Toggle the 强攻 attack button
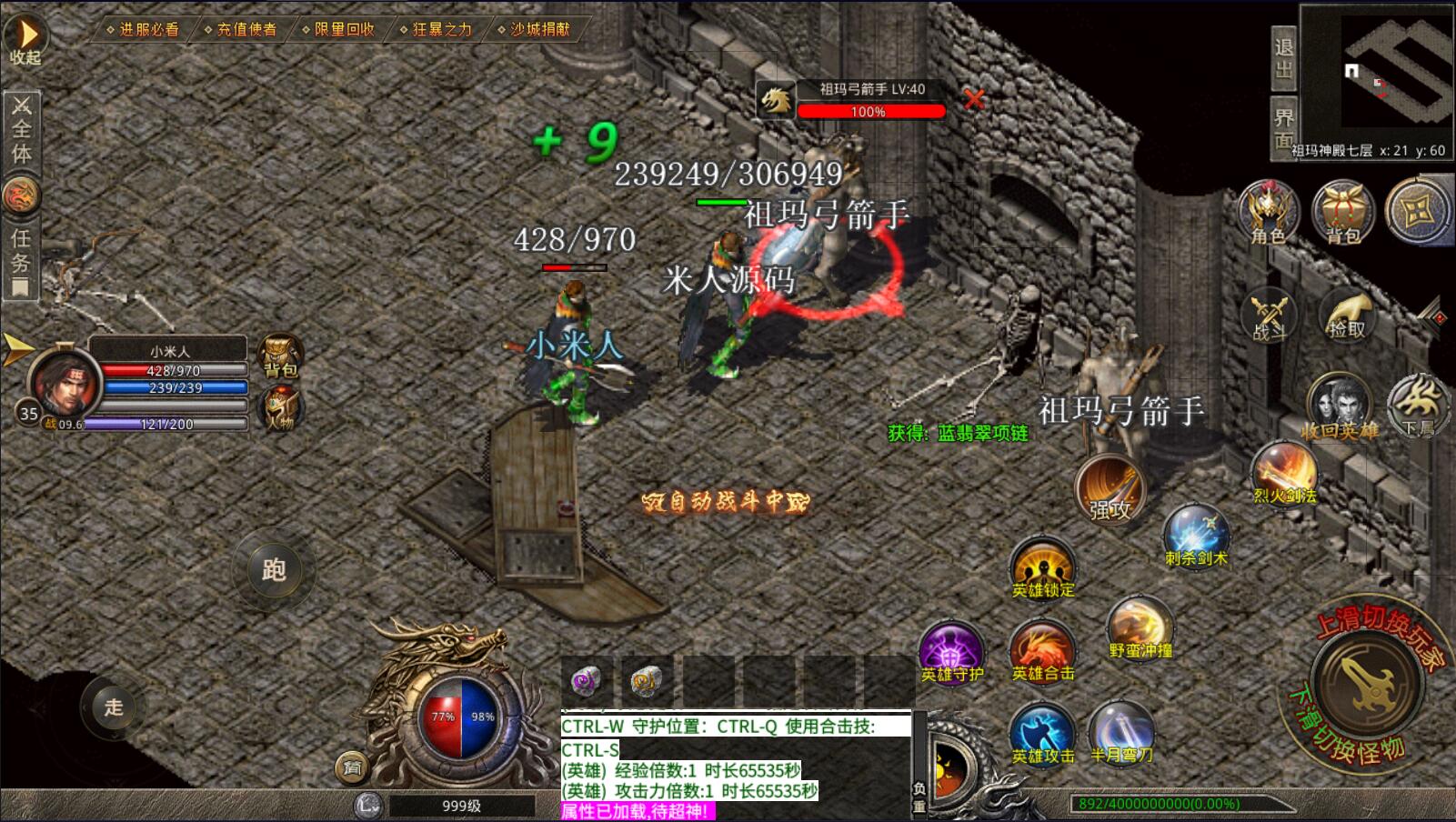 pyautogui.click(x=1110, y=487)
